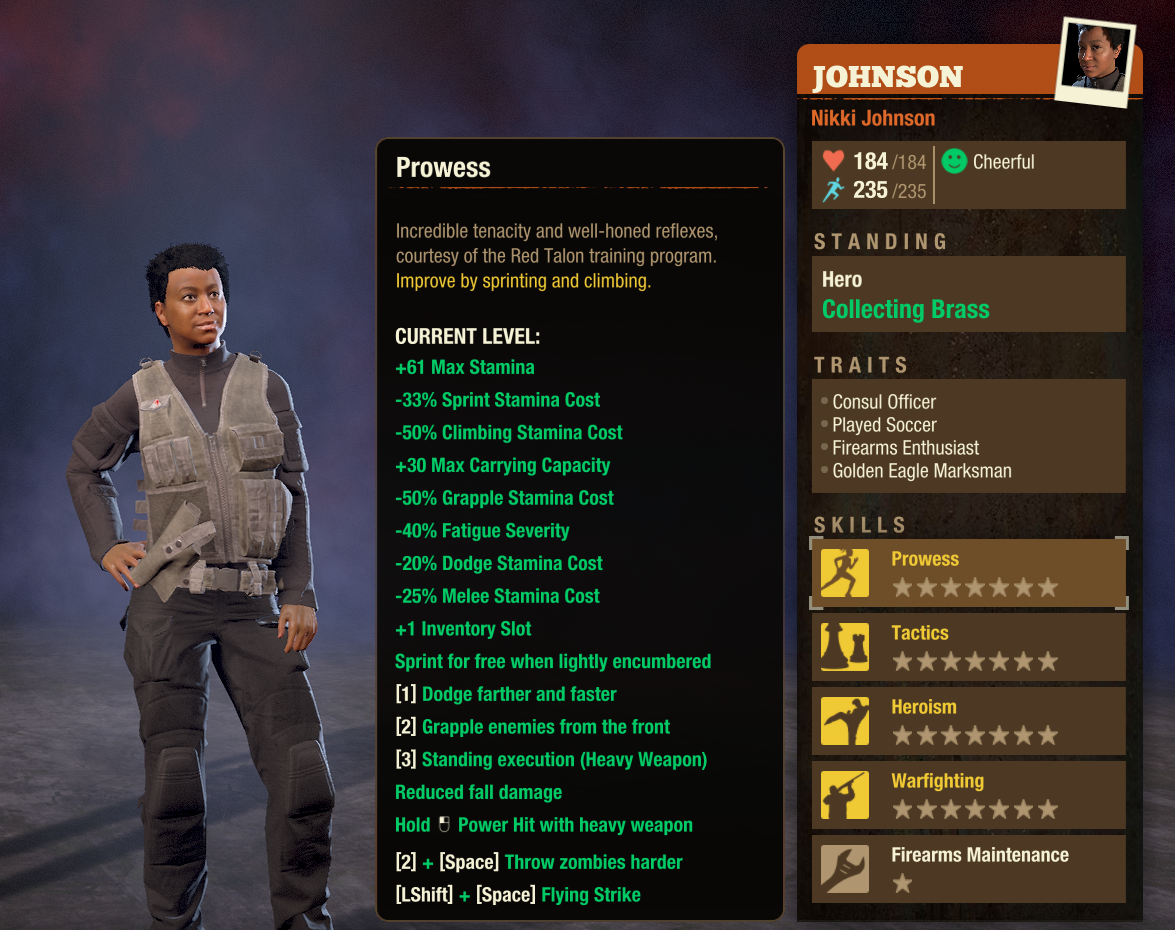Image resolution: width=1175 pixels, height=930 pixels.
Task: Select the Consul Officer trait
Action: click(x=884, y=402)
